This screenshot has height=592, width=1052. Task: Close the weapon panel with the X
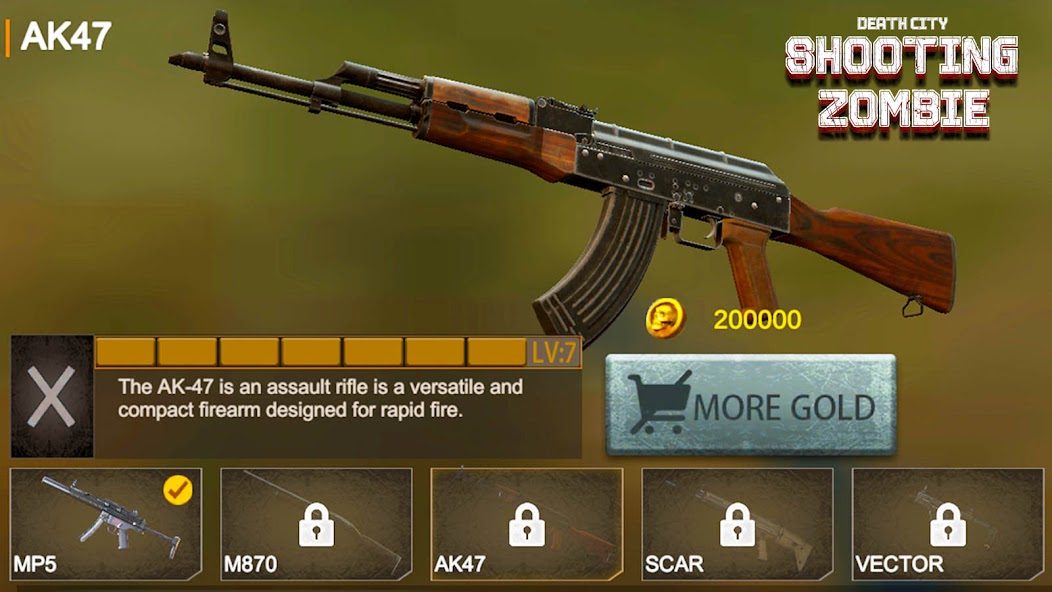point(51,397)
